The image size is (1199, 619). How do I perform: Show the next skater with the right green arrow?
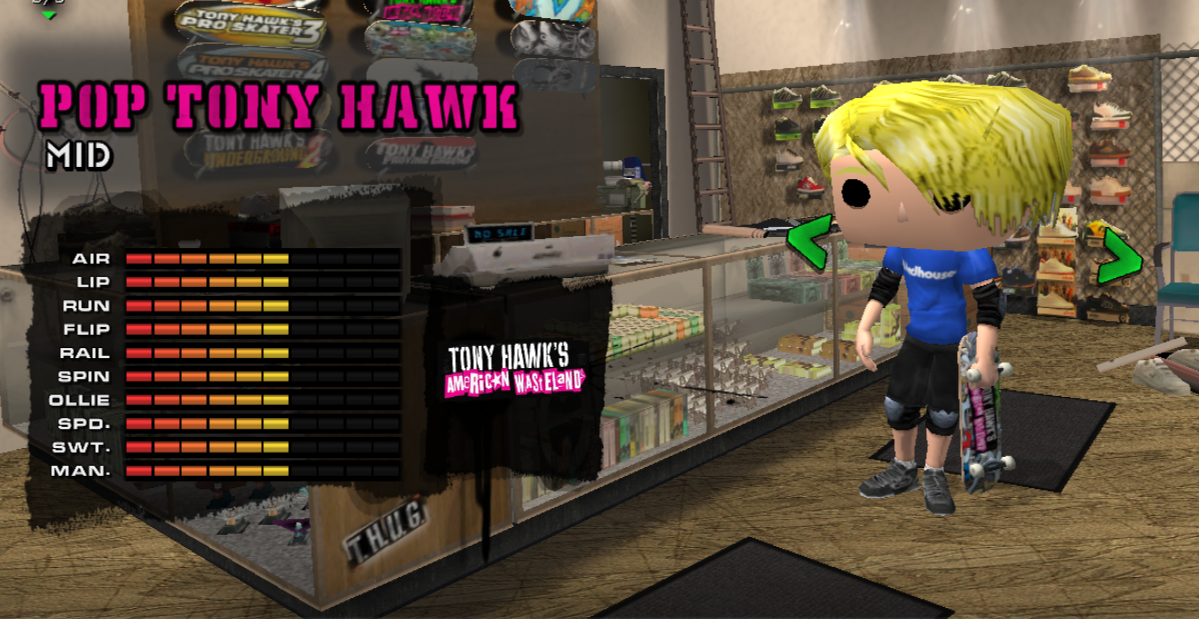[1120, 256]
